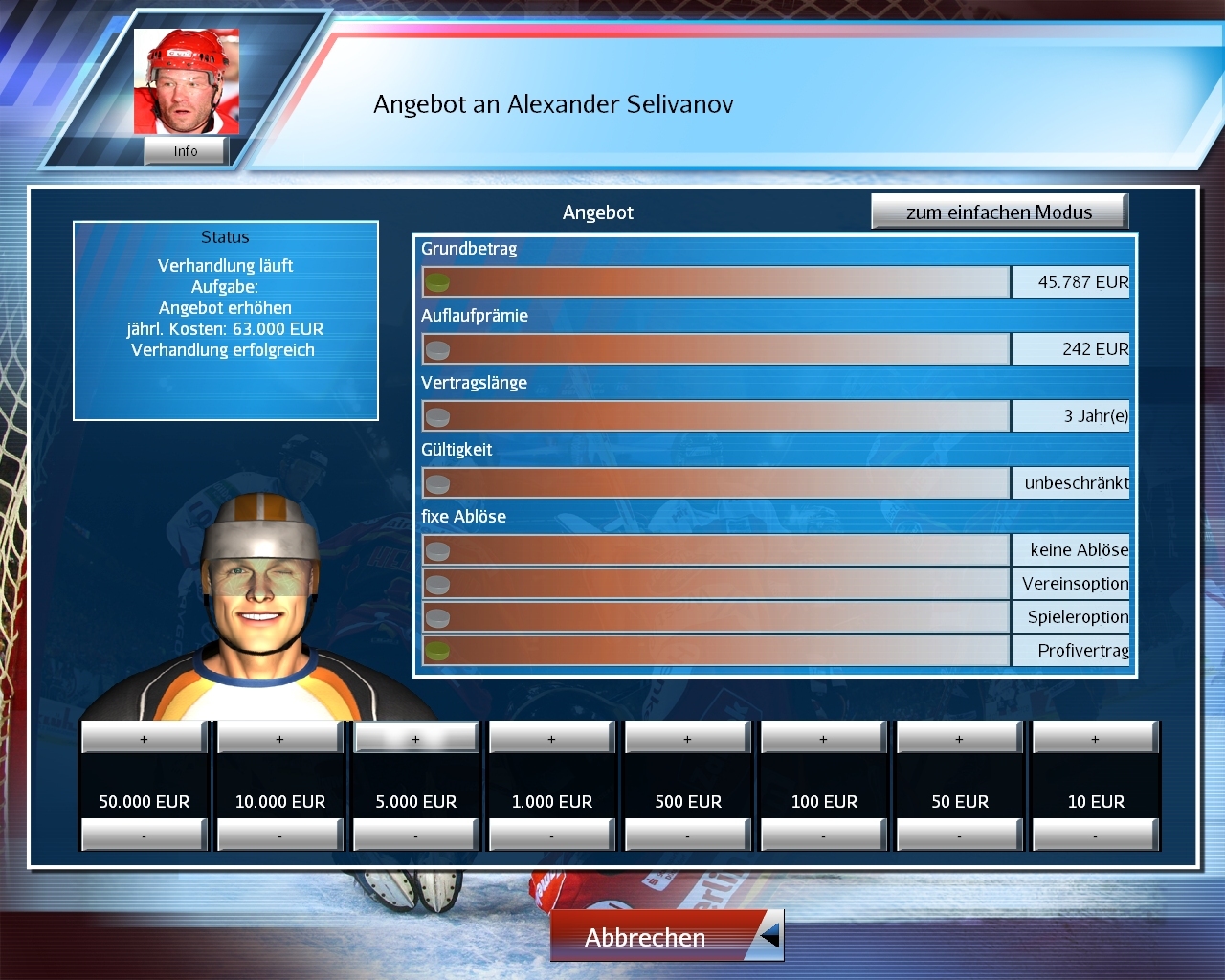Screen dimensions: 1225x980
Task: Toggle the Profivertrag option
Action: click(716, 651)
